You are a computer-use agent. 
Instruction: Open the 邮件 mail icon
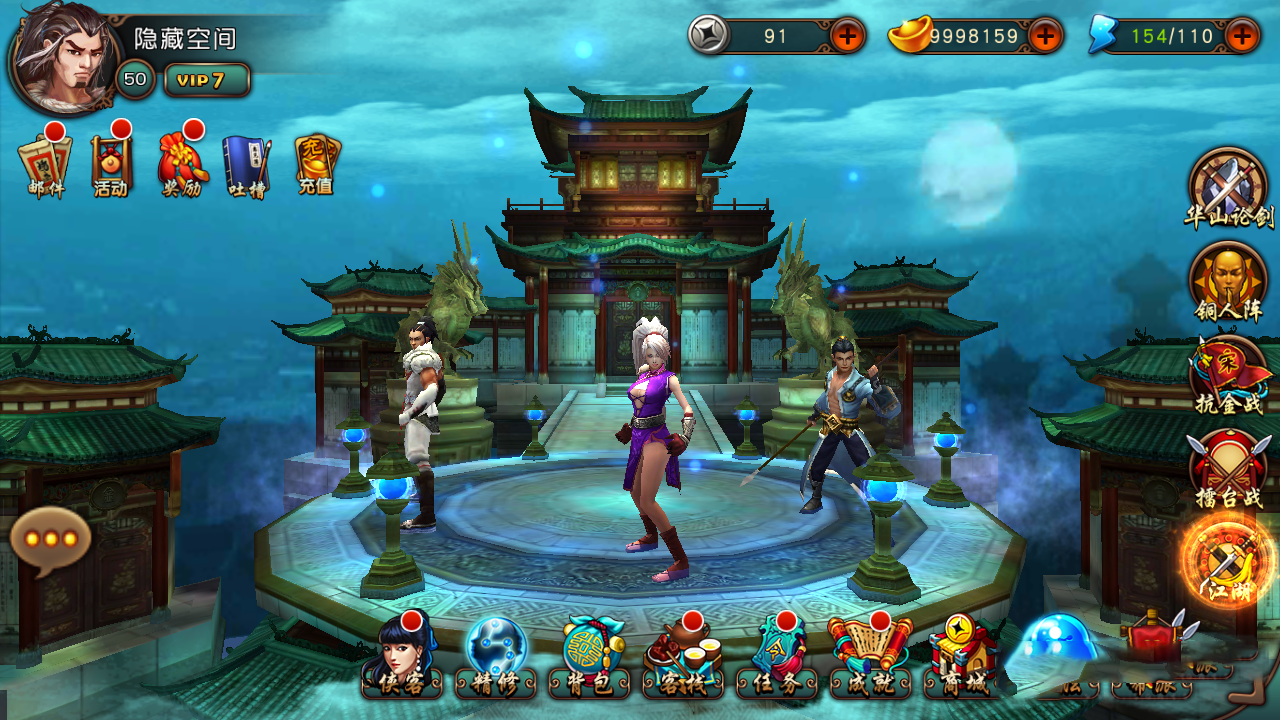click(44, 162)
